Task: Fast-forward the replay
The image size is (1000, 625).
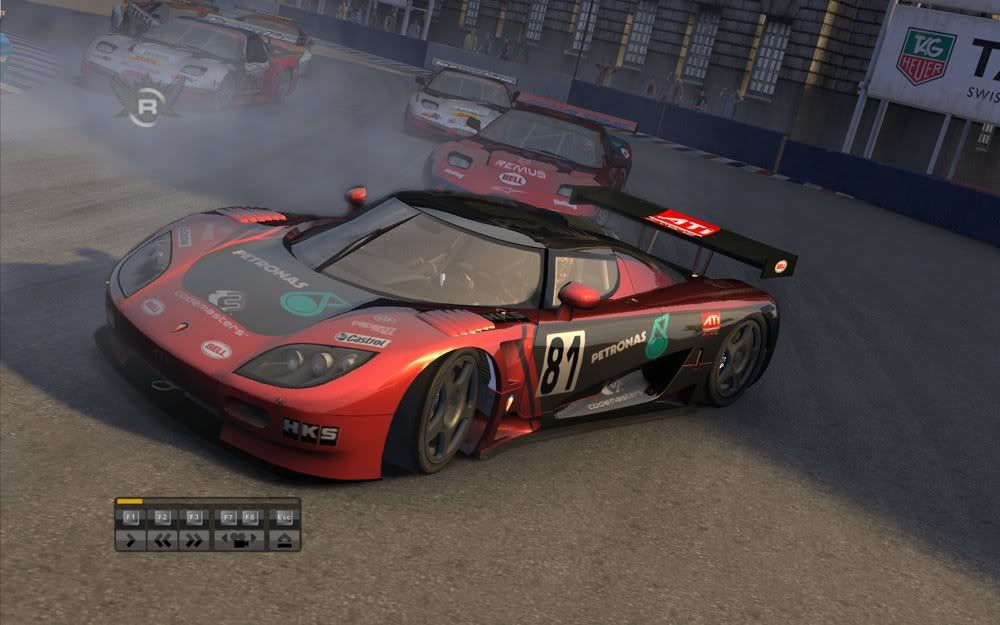Action: click(x=194, y=540)
